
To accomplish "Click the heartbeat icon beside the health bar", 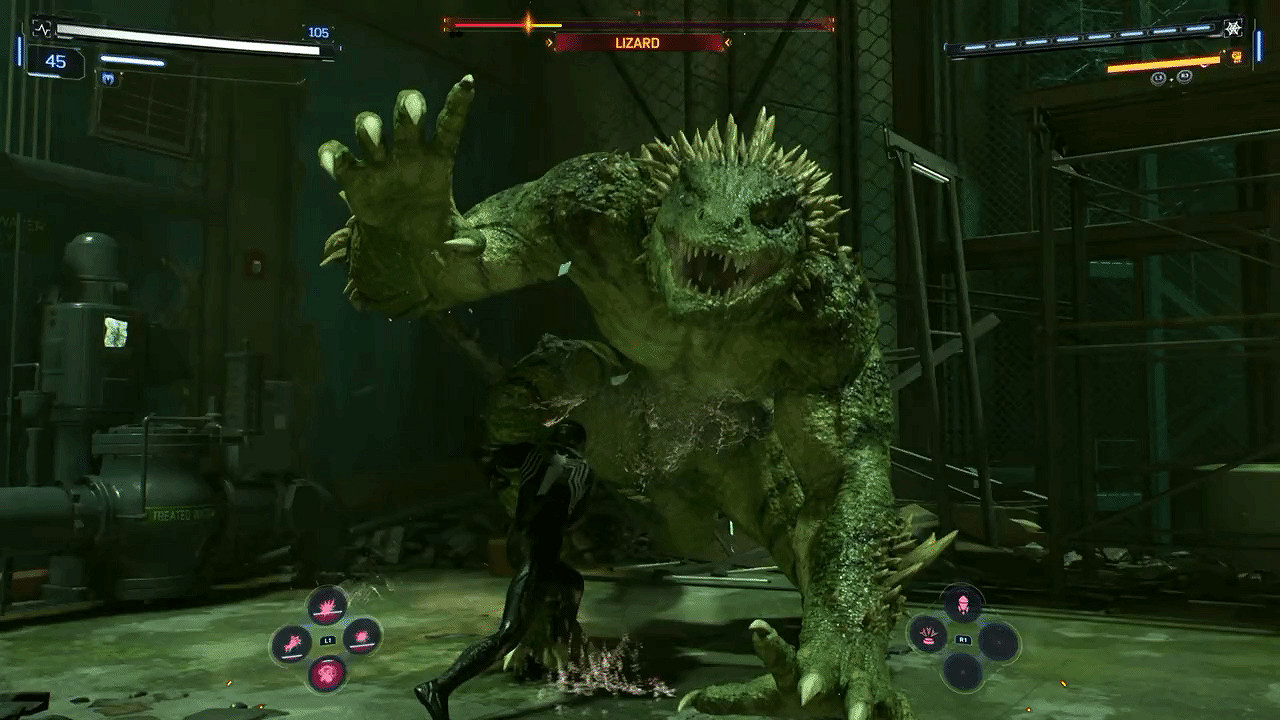I will (42, 28).
